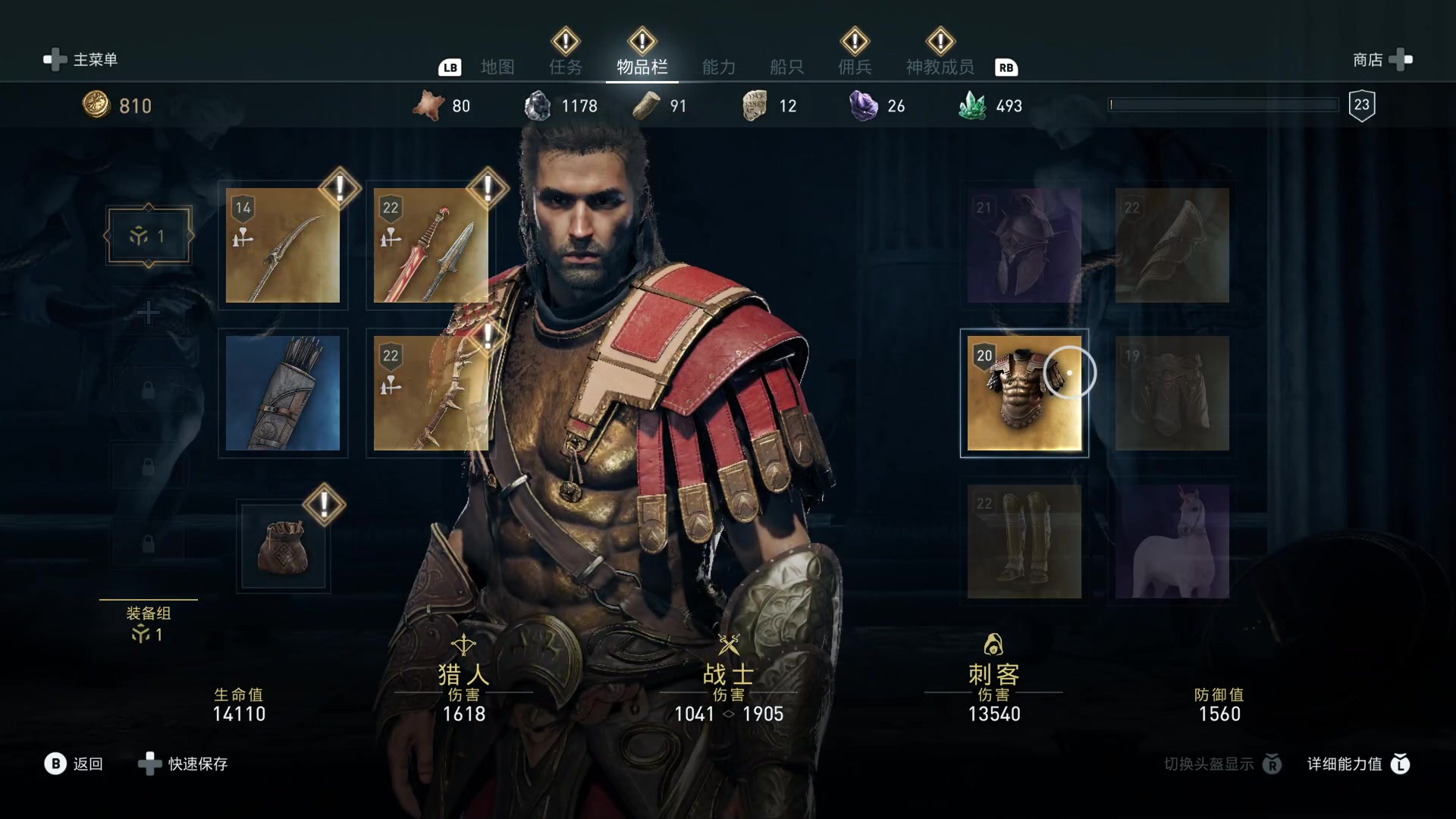Choose the level 22 bracers slot
This screenshot has width=1456, height=819.
(1172, 246)
